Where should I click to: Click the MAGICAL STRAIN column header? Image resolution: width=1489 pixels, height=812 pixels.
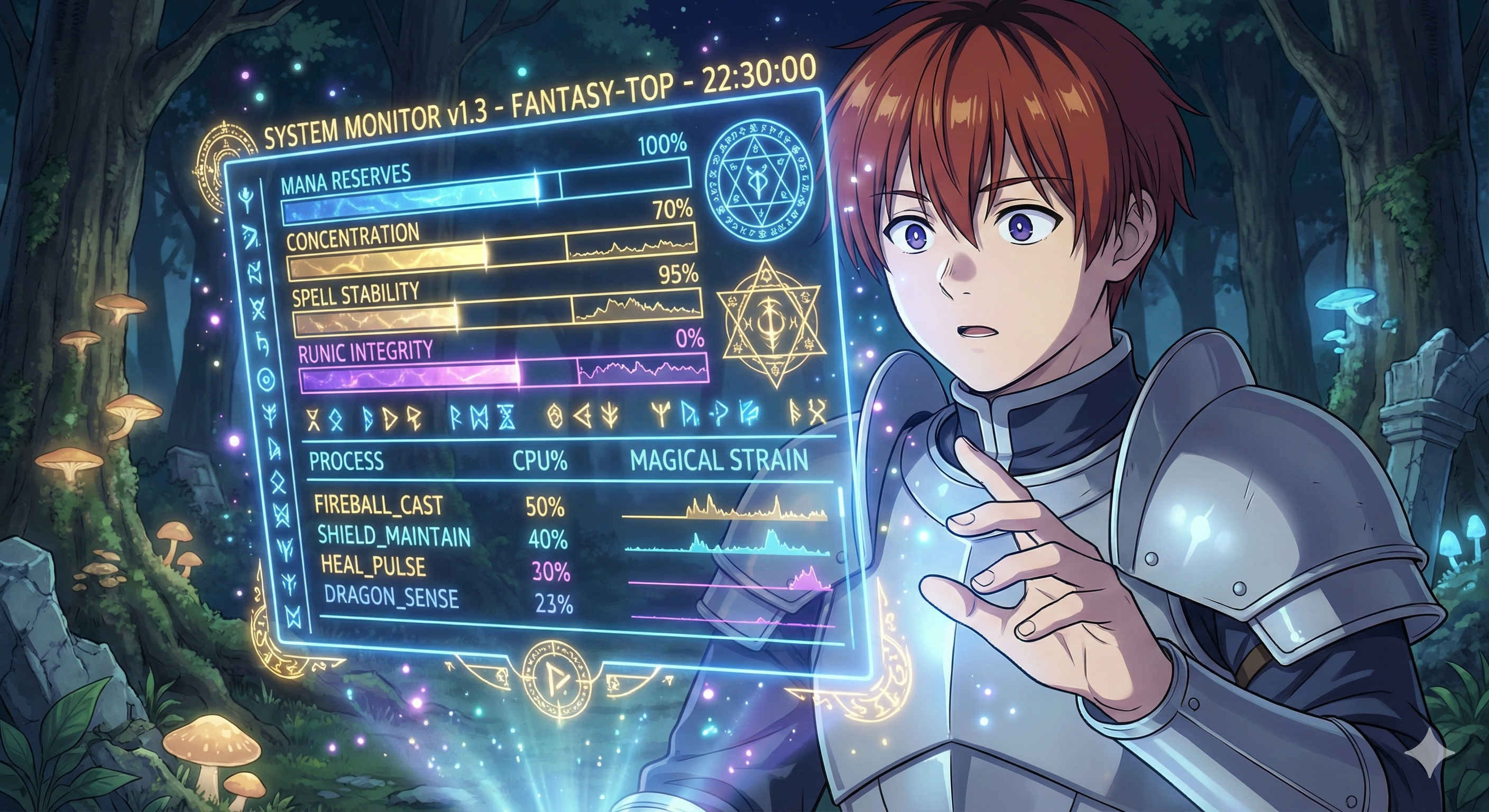719,460
